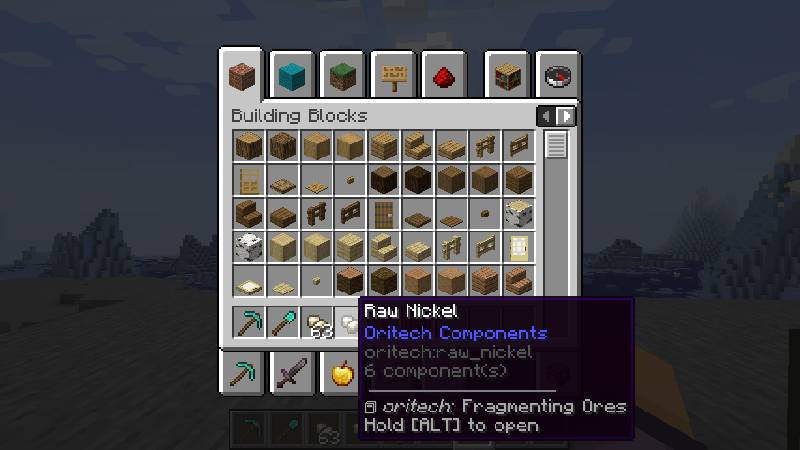Open the Colored Blocks cyan tab
800x450 pixels.
point(292,75)
